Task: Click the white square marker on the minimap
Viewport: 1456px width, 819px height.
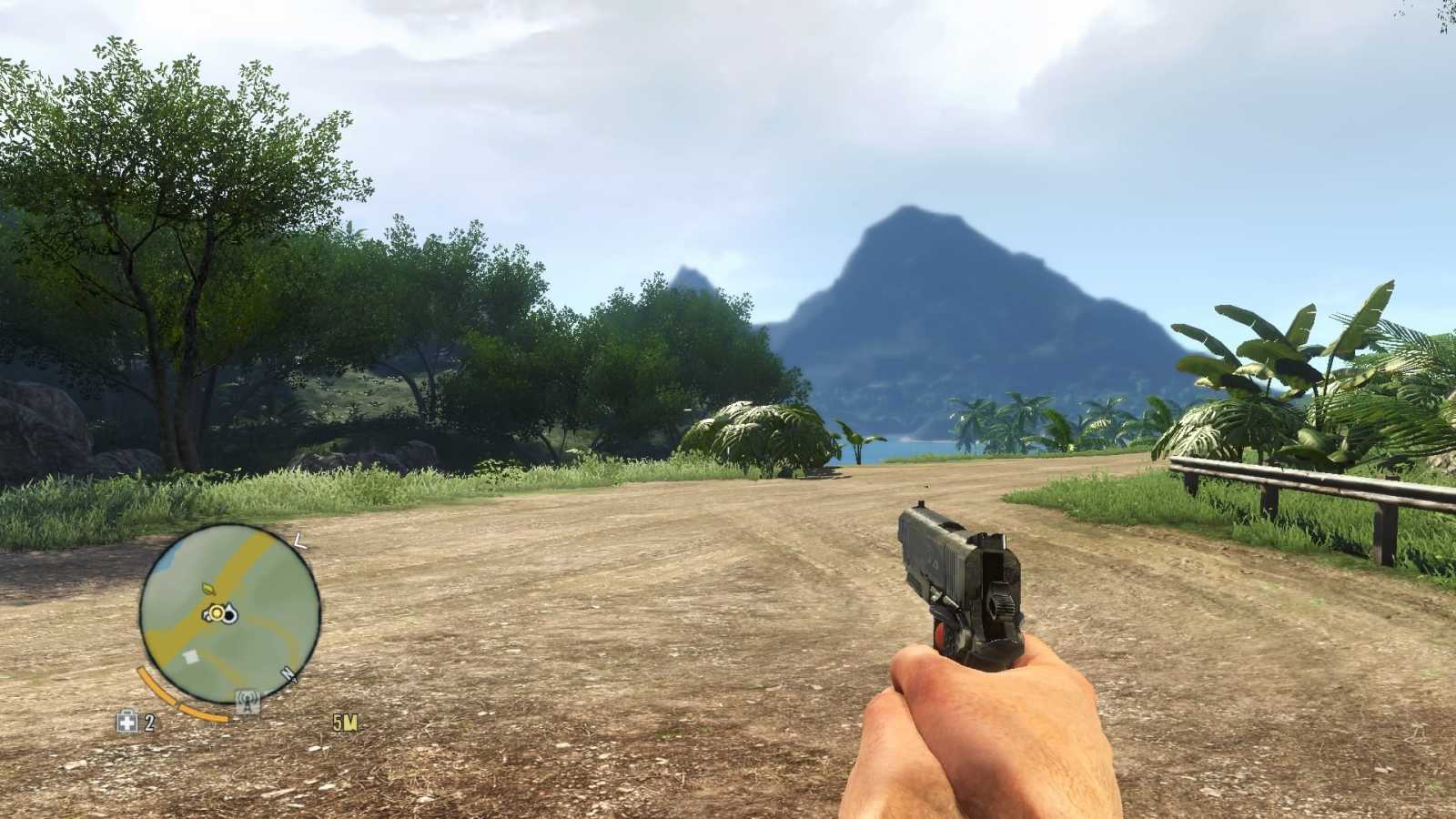Action: pos(191,655)
